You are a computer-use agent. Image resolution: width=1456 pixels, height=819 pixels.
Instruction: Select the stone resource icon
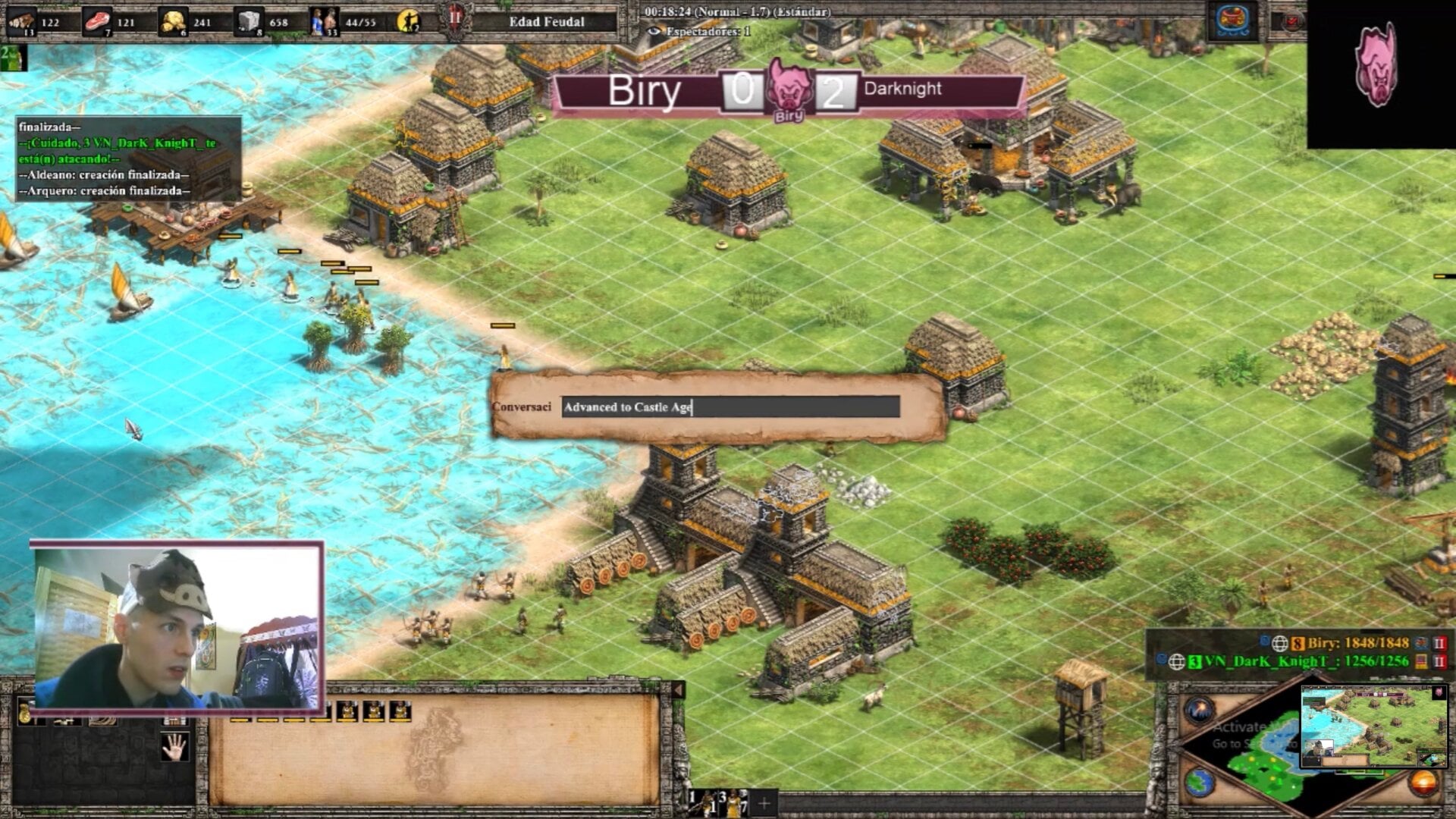(x=249, y=21)
